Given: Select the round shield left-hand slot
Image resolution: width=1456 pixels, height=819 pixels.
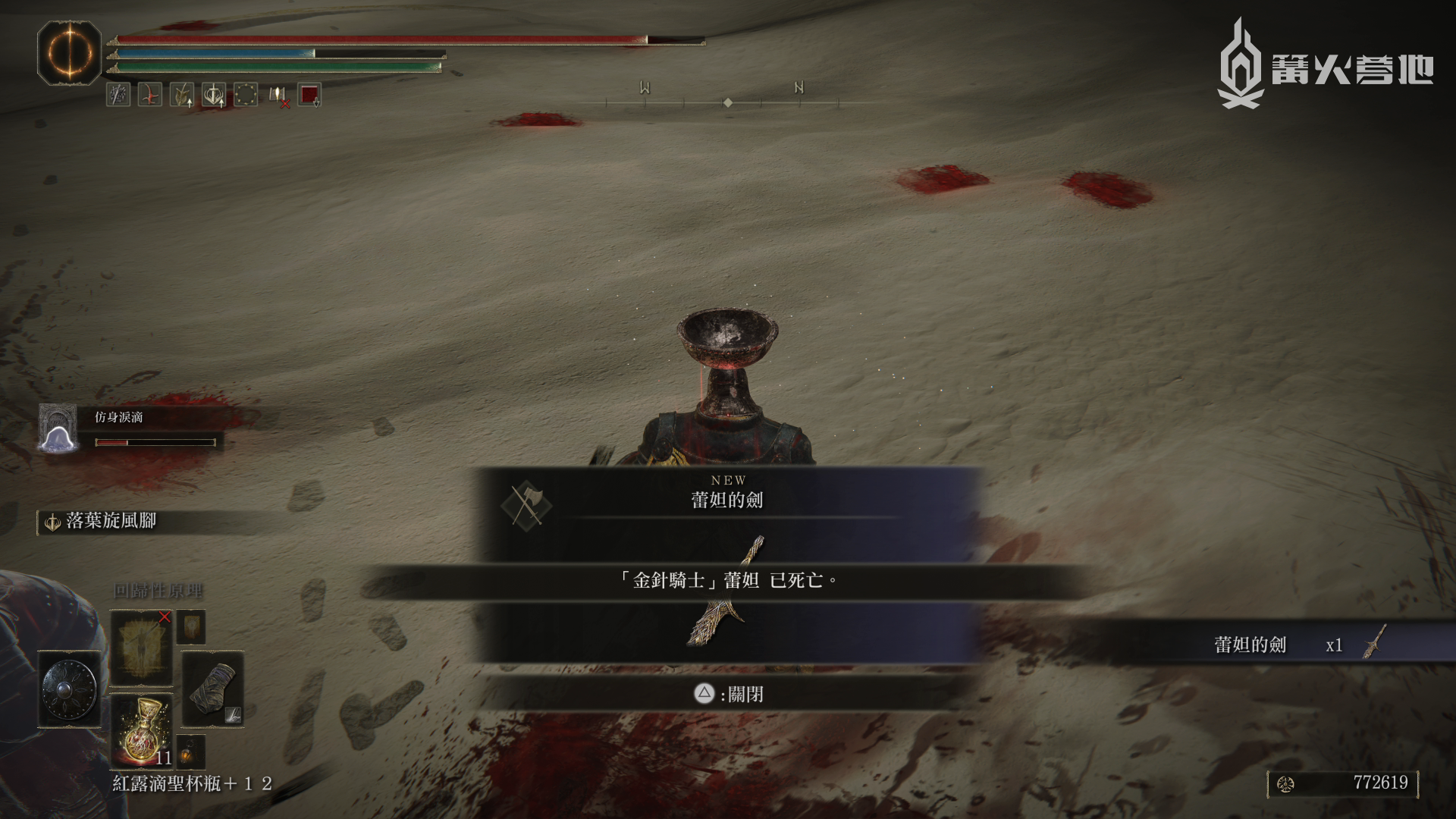Looking at the screenshot, I should [x=69, y=689].
